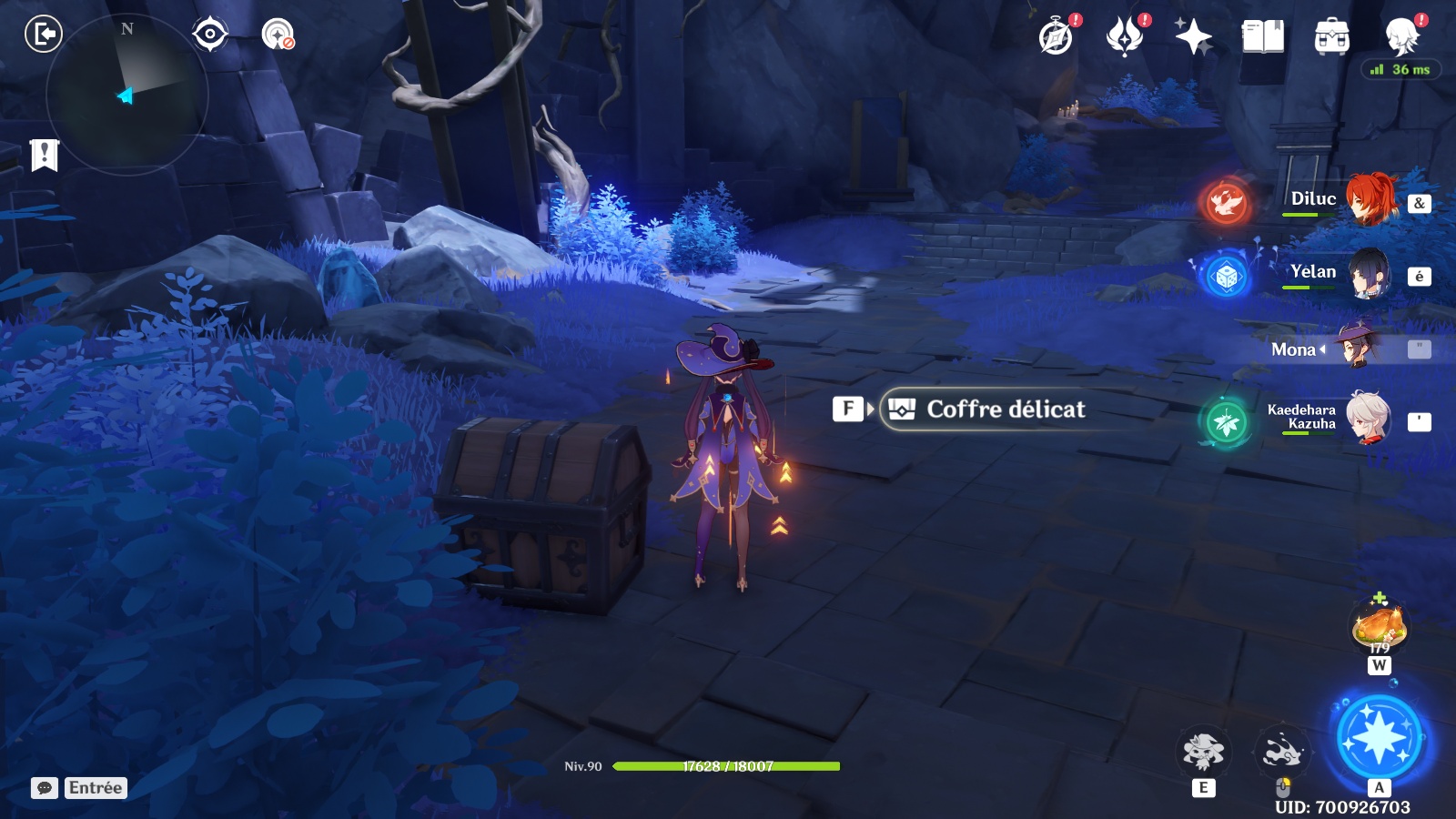Open the adventurer handbook book icon

pyautogui.click(x=1263, y=37)
